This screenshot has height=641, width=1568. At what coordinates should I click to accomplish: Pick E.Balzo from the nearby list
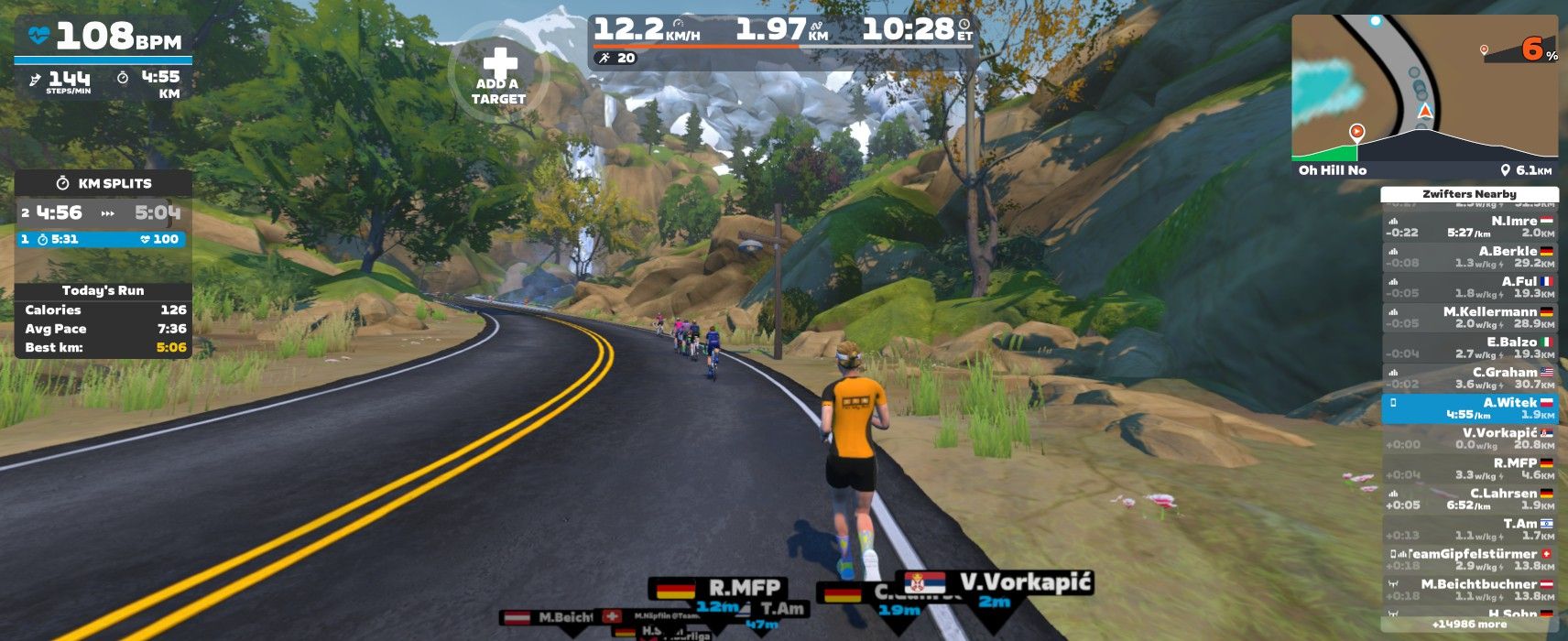1469,347
